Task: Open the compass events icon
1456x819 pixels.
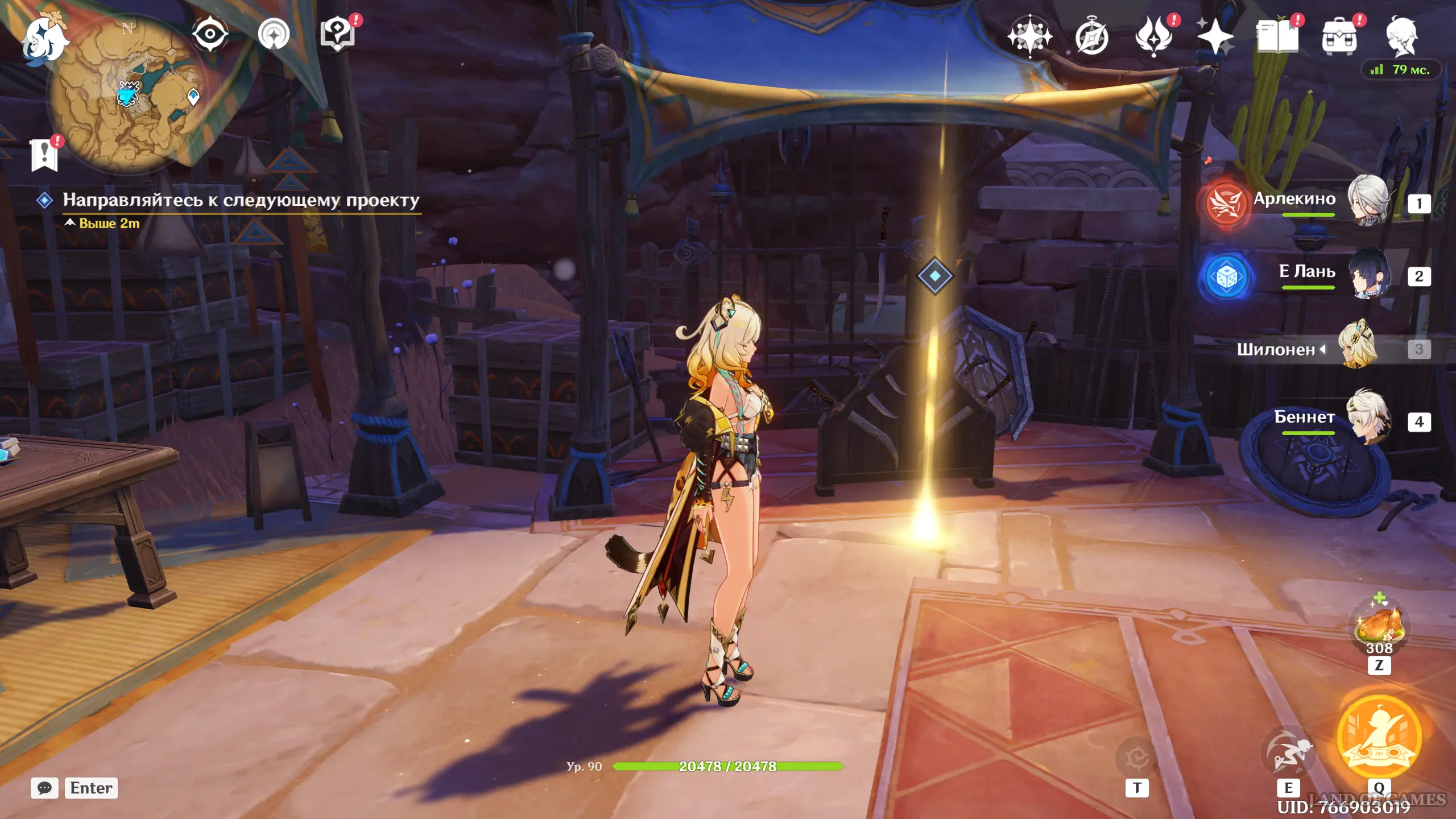Action: pyautogui.click(x=1091, y=38)
